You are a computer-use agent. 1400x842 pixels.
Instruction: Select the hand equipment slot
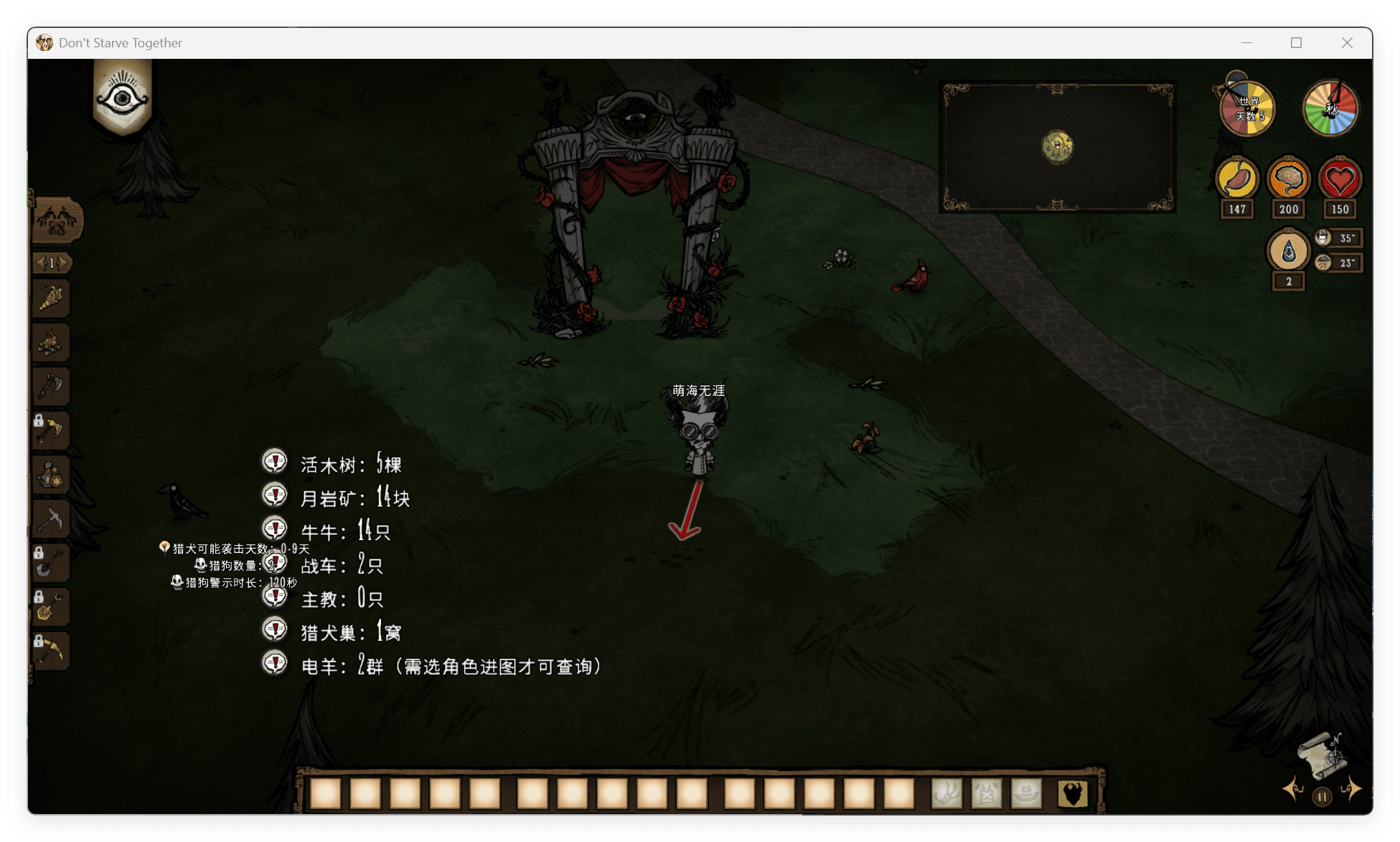pyautogui.click(x=946, y=794)
